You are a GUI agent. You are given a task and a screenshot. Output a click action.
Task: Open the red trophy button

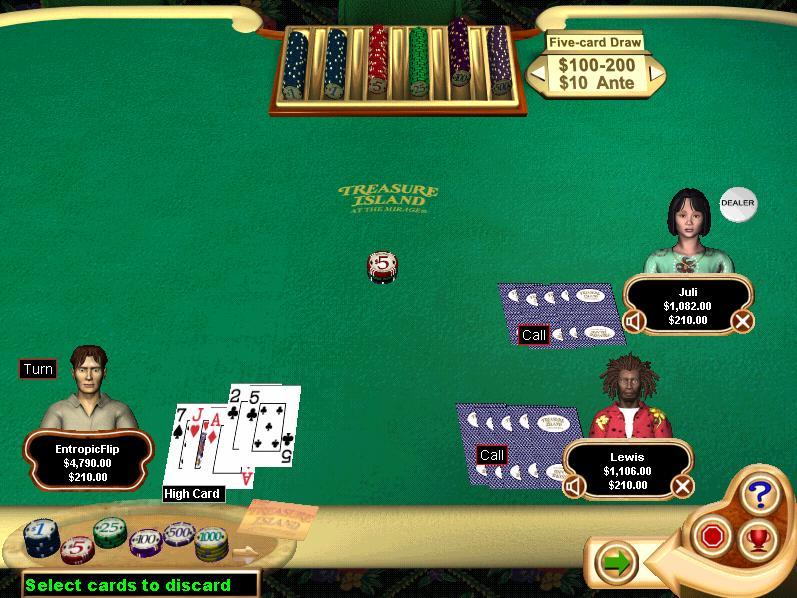tap(757, 539)
